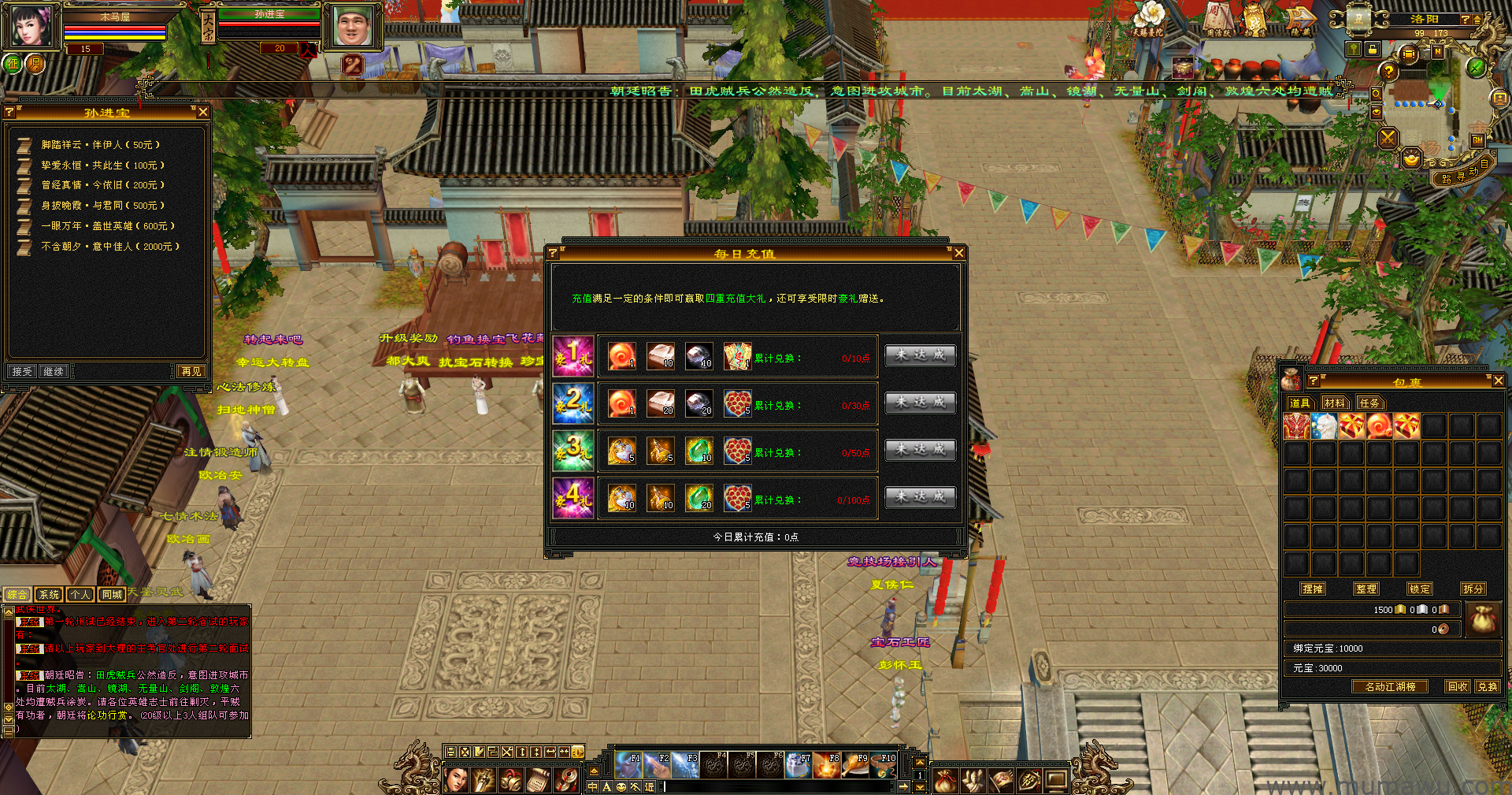Select the 同城 chat channel tab
1512x795 pixels.
pos(112,595)
